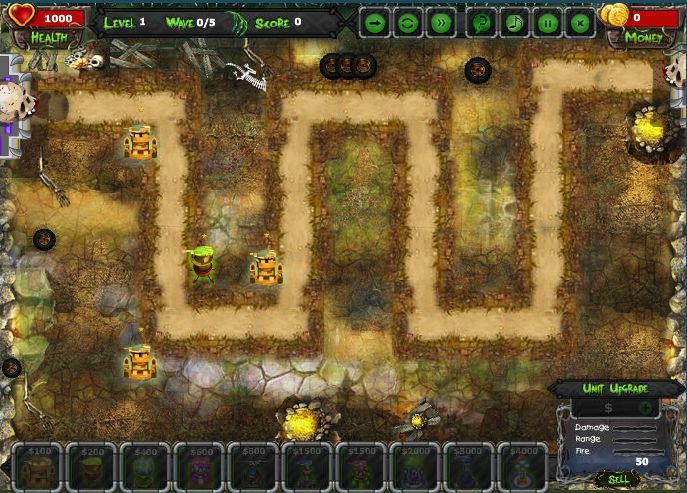Select the $100 tower slot
The height and width of the screenshot is (493, 687).
click(x=39, y=466)
